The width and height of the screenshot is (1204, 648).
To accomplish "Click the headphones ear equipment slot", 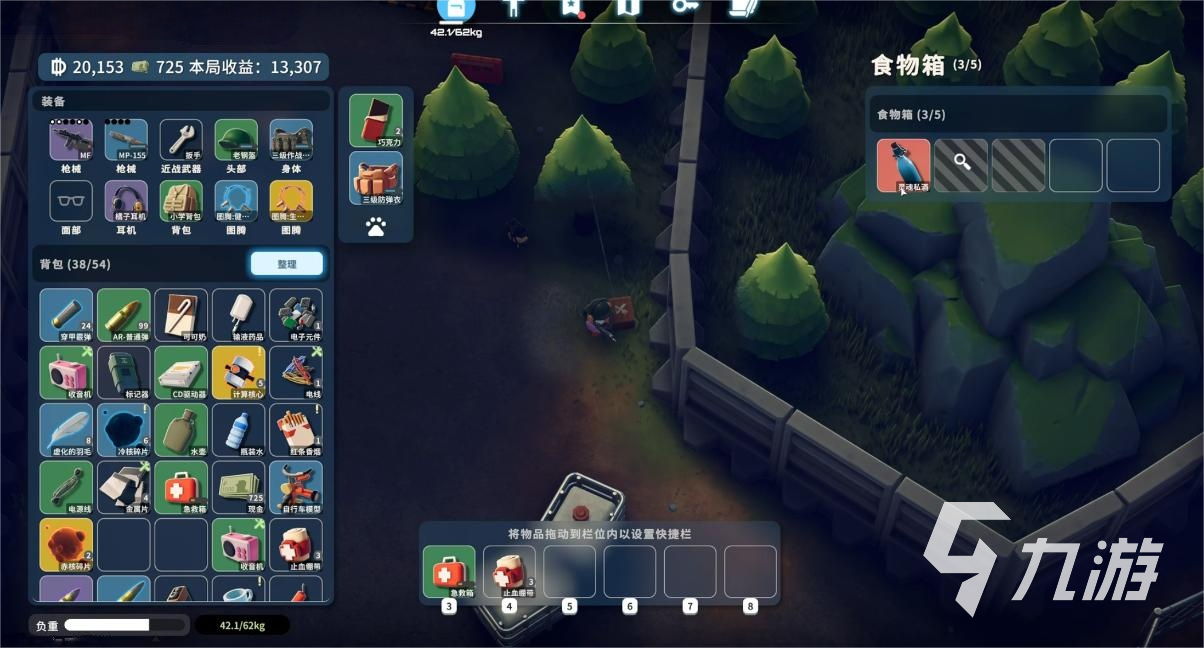I will 126,202.
